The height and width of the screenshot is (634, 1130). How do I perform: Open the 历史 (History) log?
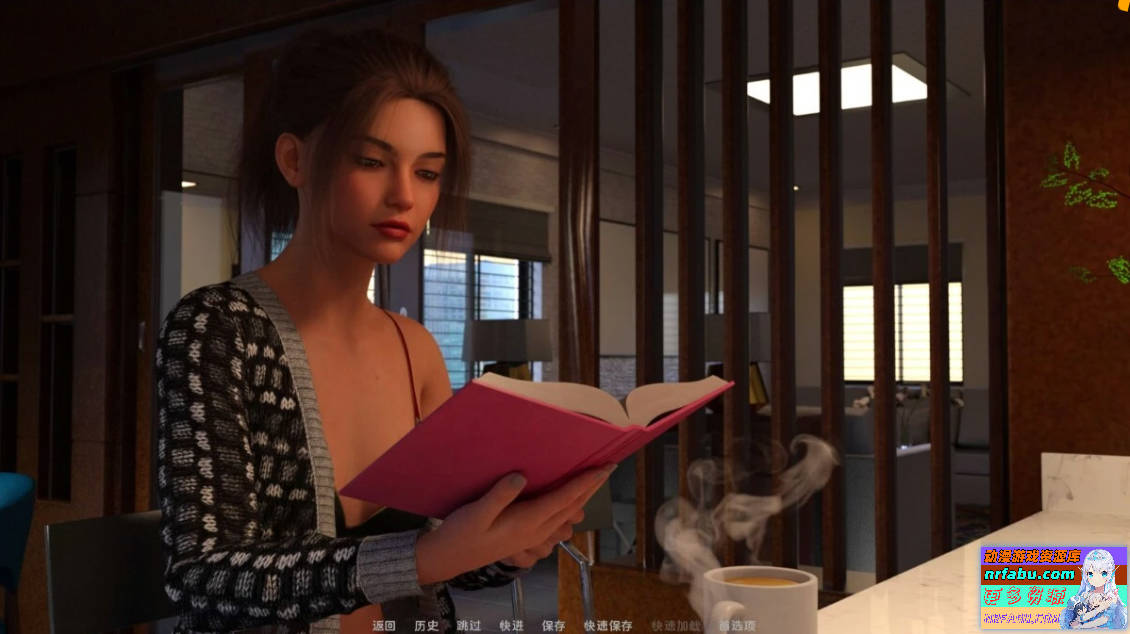[426, 626]
